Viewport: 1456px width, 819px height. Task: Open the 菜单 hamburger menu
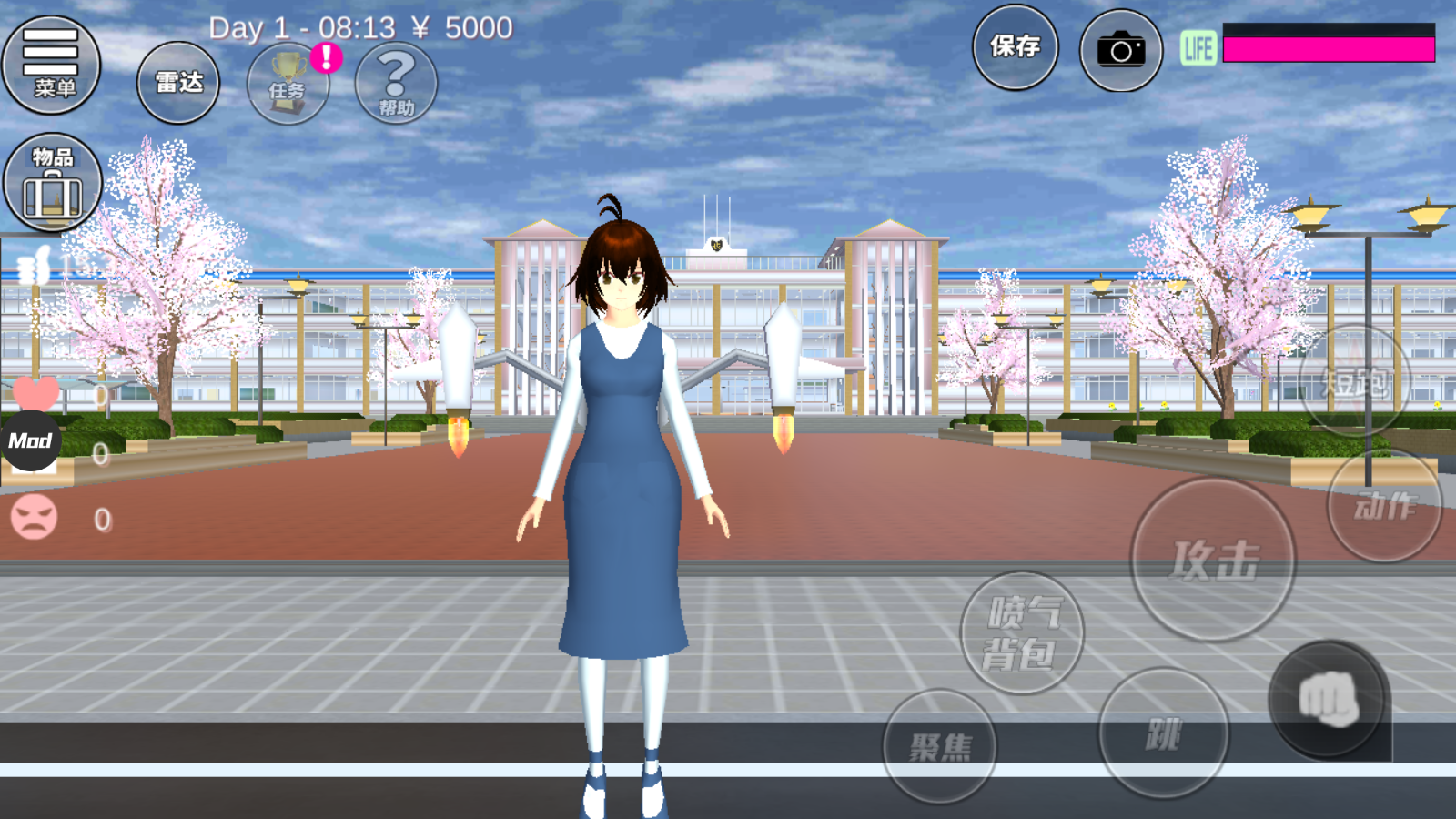(x=51, y=64)
